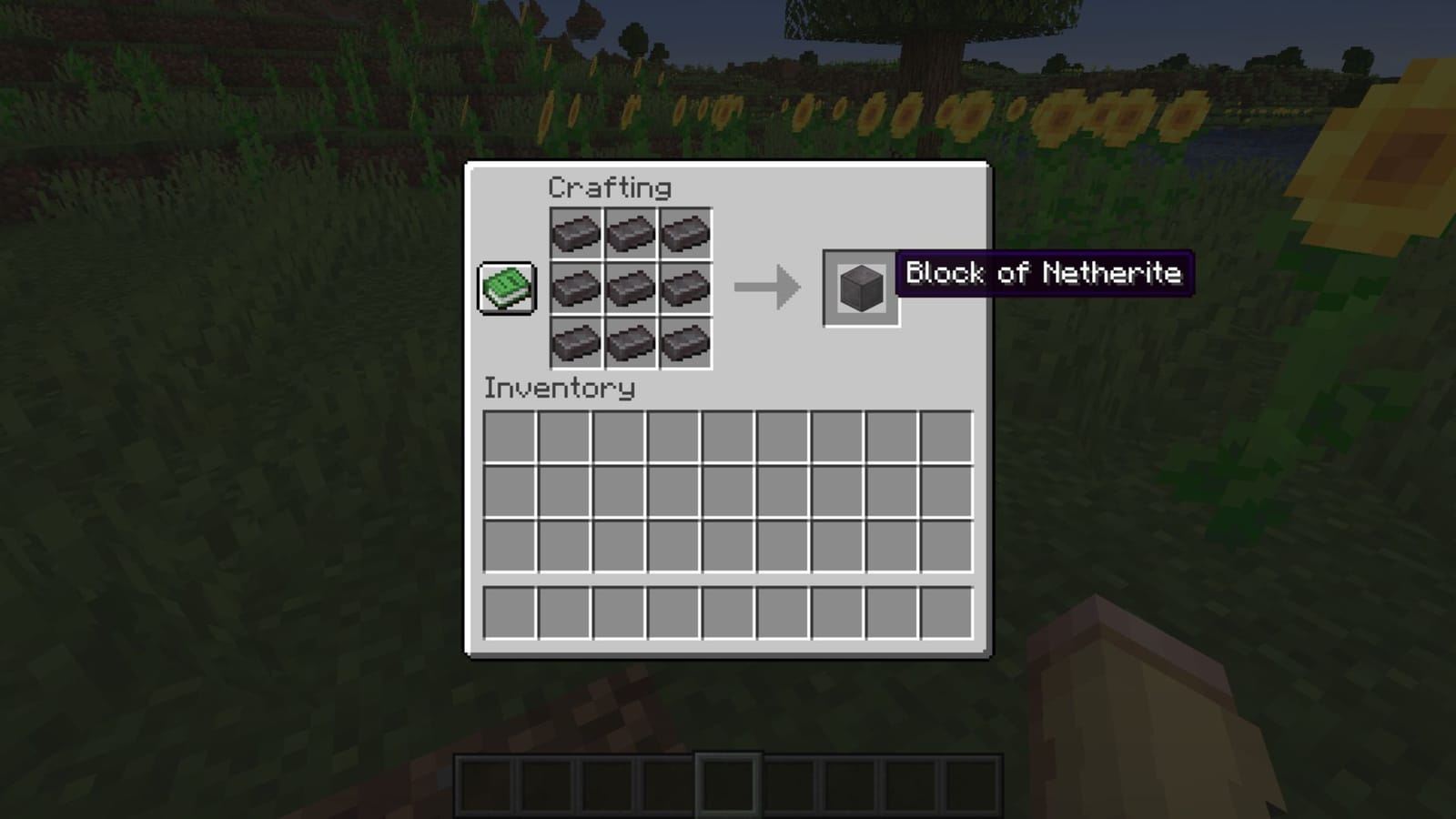This screenshot has width=1456, height=819.
Task: Select the Crafting header label
Action: [608, 188]
